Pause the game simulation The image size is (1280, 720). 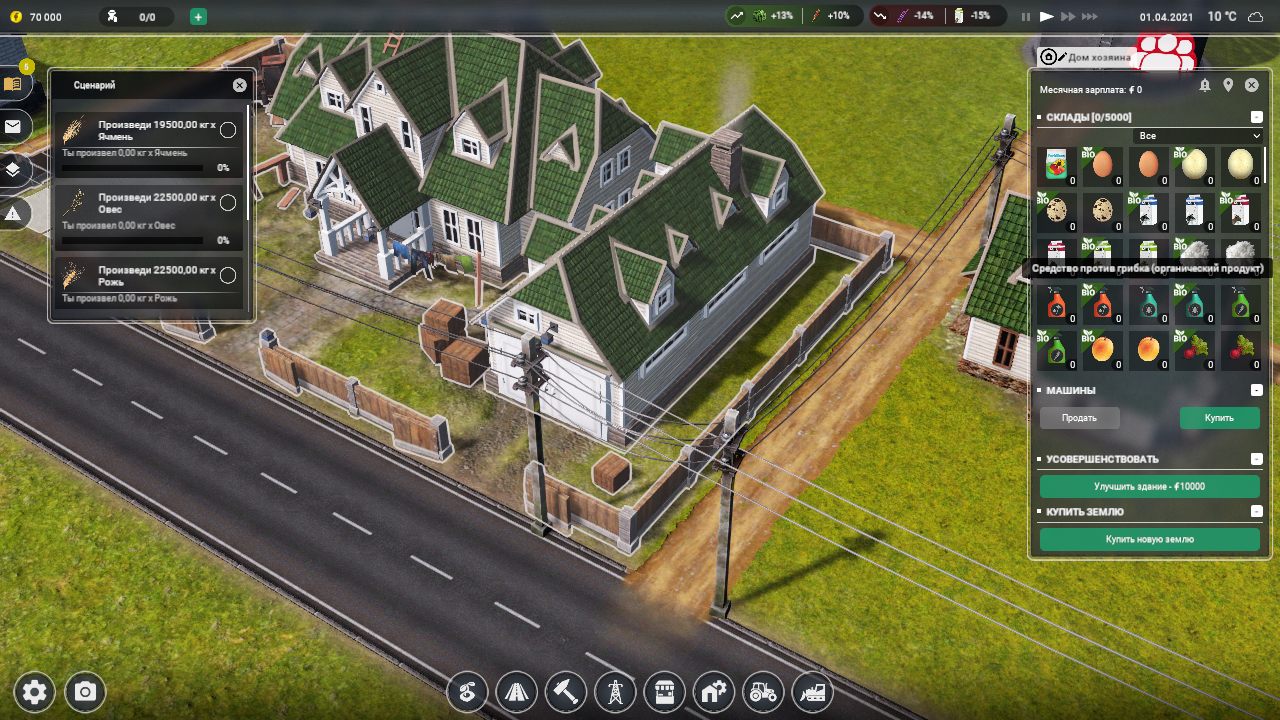tap(1024, 16)
